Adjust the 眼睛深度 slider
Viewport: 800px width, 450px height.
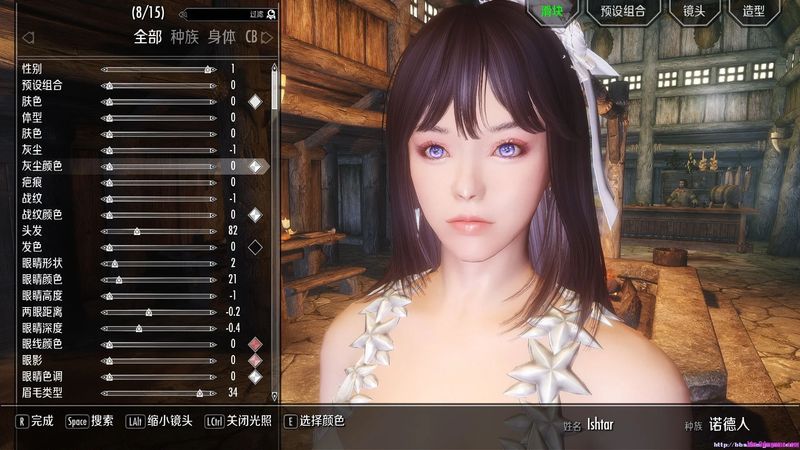(x=158, y=328)
